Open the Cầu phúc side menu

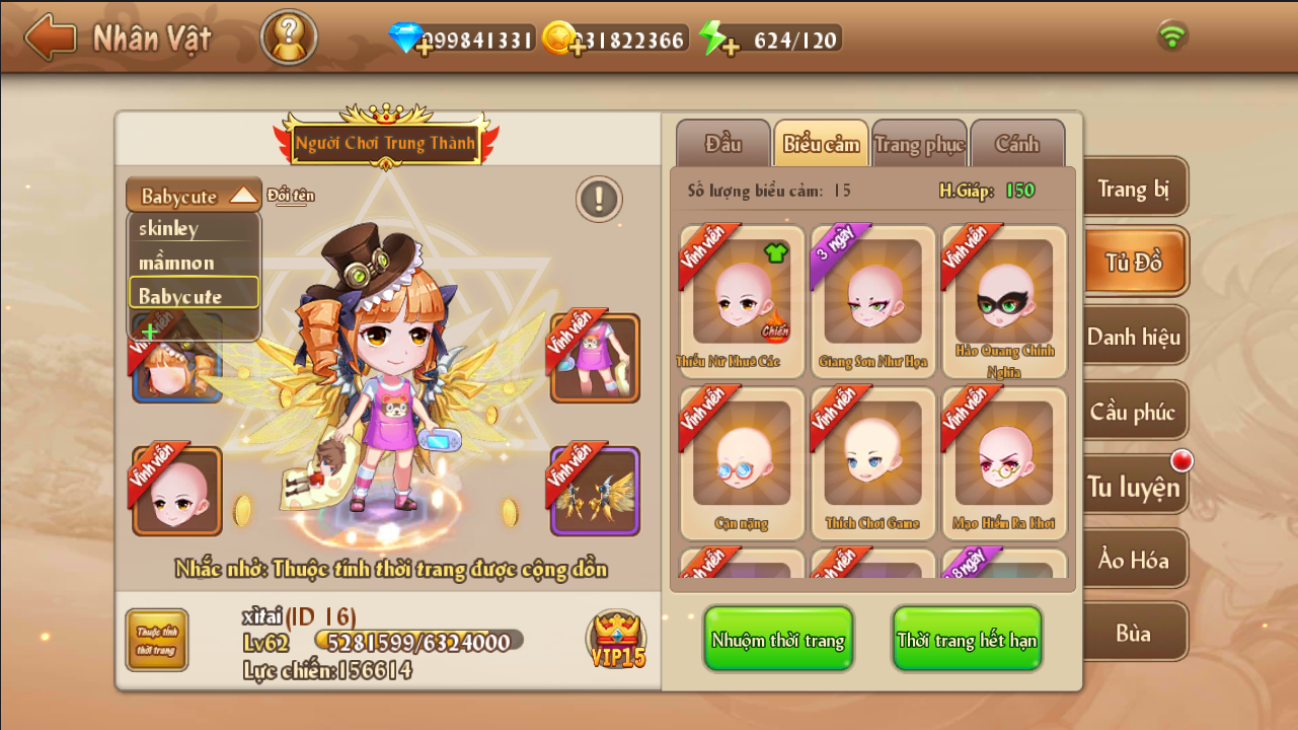pos(1133,412)
